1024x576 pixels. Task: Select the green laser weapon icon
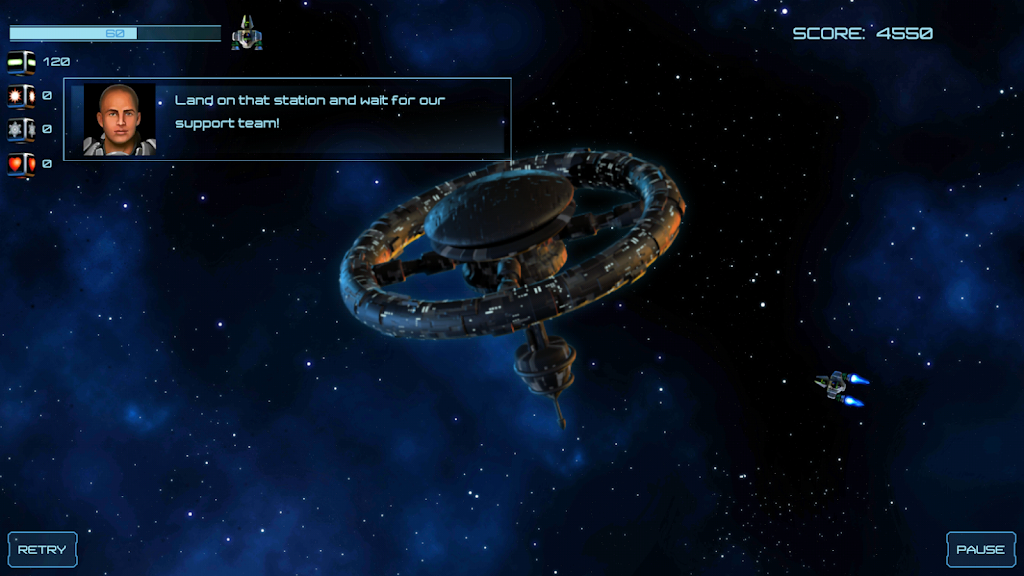[22, 62]
